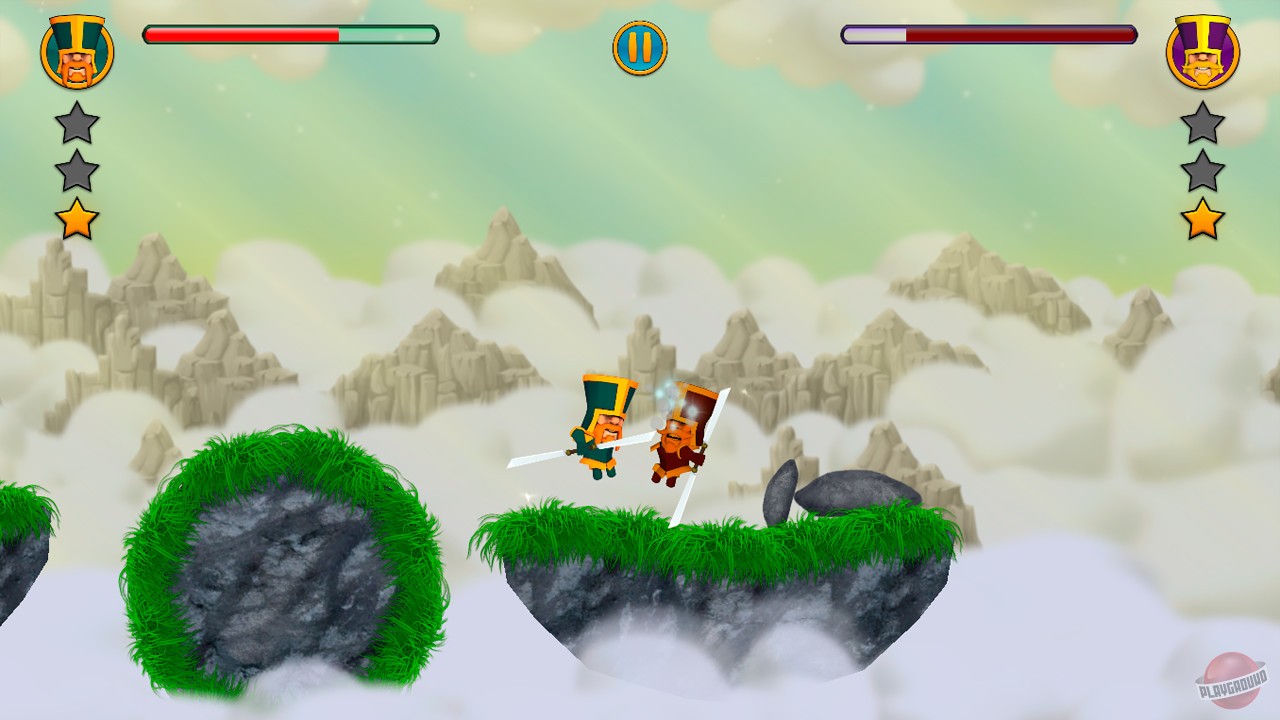The height and width of the screenshot is (720, 1280).
Task: Toggle the first gray star on the right side
Action: 1205,122
